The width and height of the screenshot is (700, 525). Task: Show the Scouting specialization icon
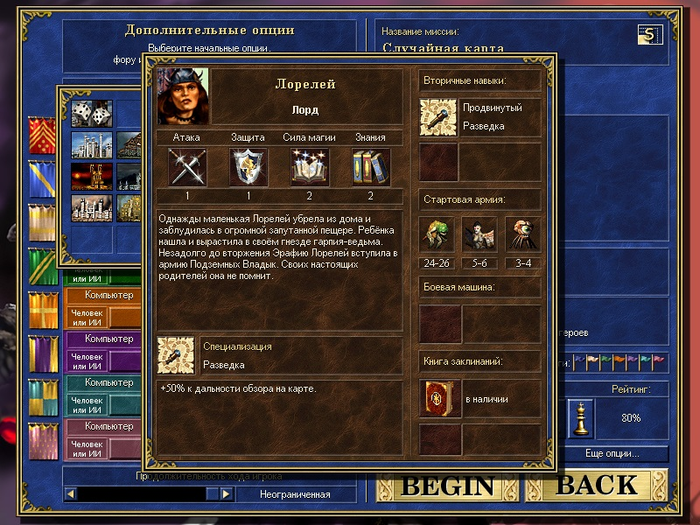(x=176, y=356)
